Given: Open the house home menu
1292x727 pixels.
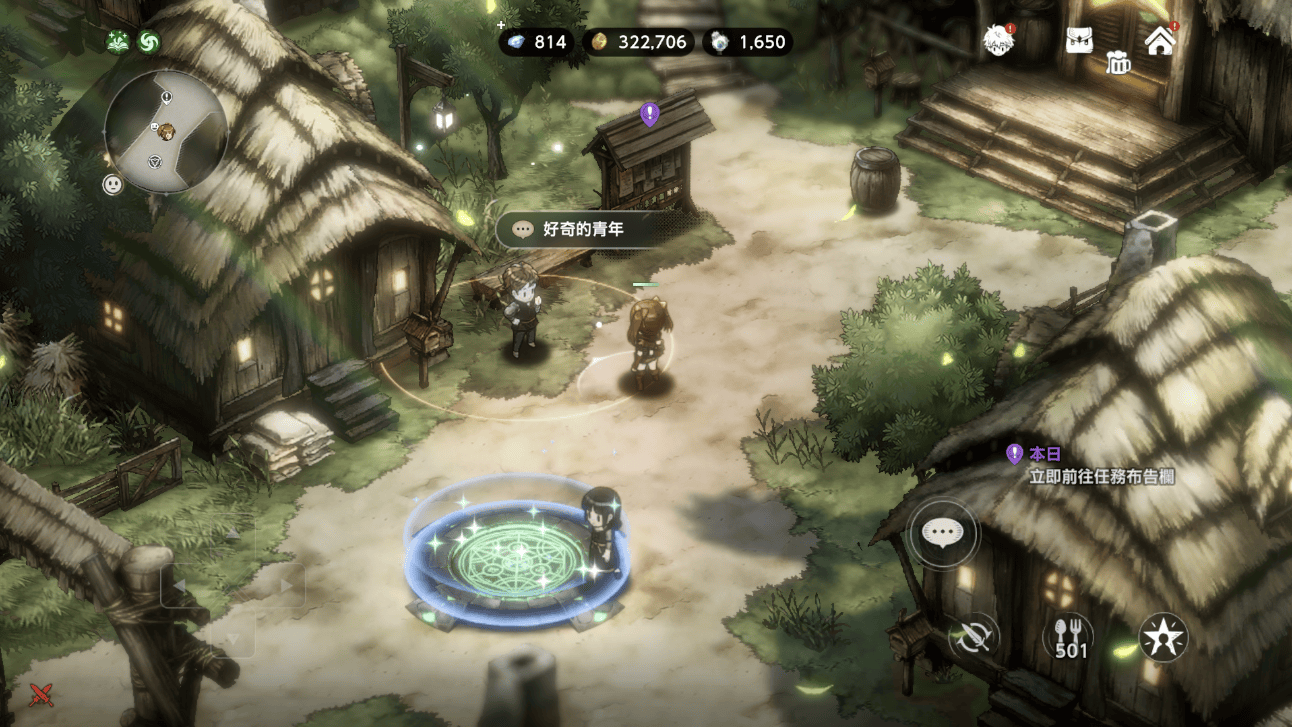Looking at the screenshot, I should click(1159, 41).
